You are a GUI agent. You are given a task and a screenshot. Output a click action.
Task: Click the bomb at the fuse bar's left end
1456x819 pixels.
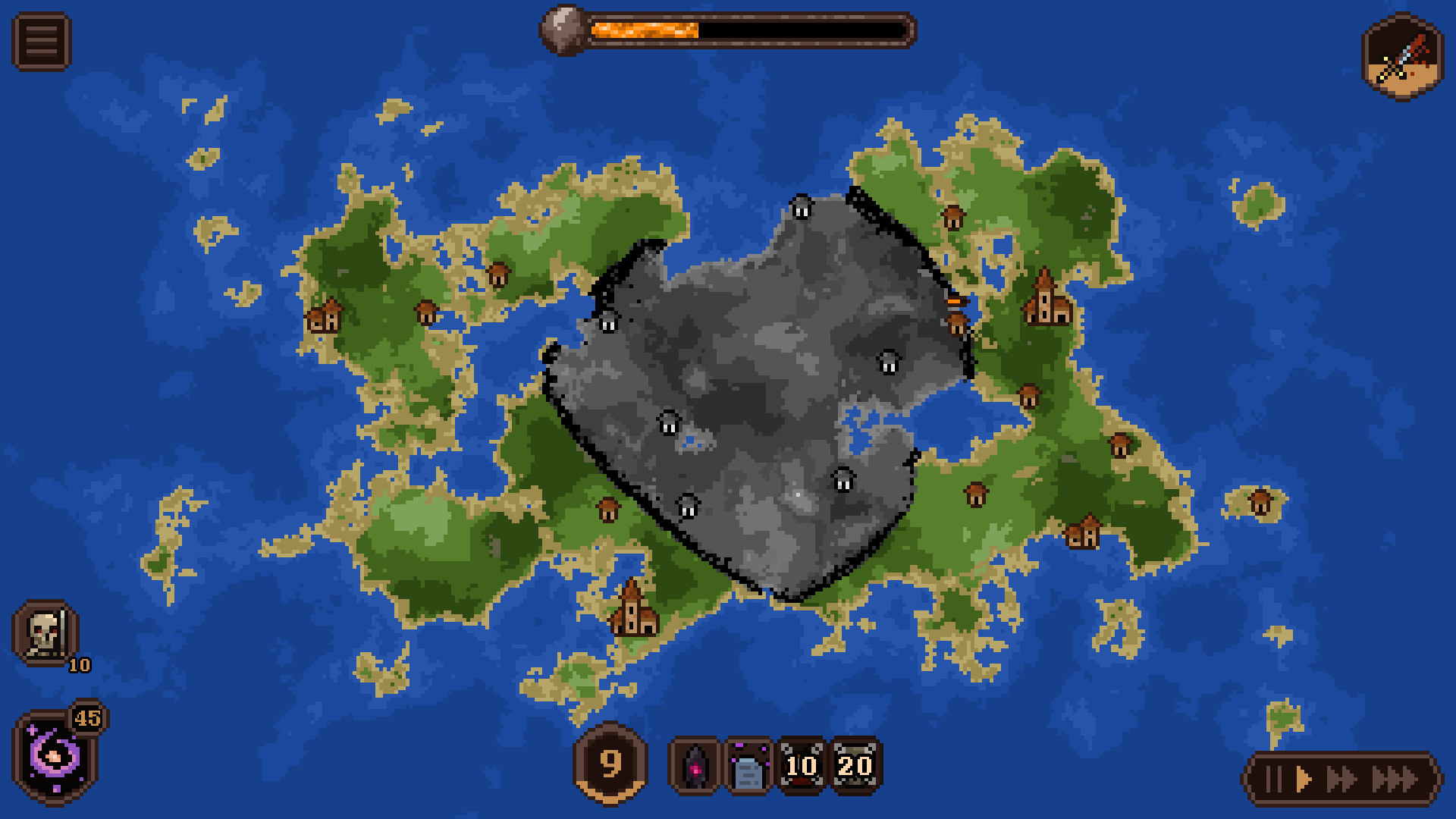click(x=562, y=32)
